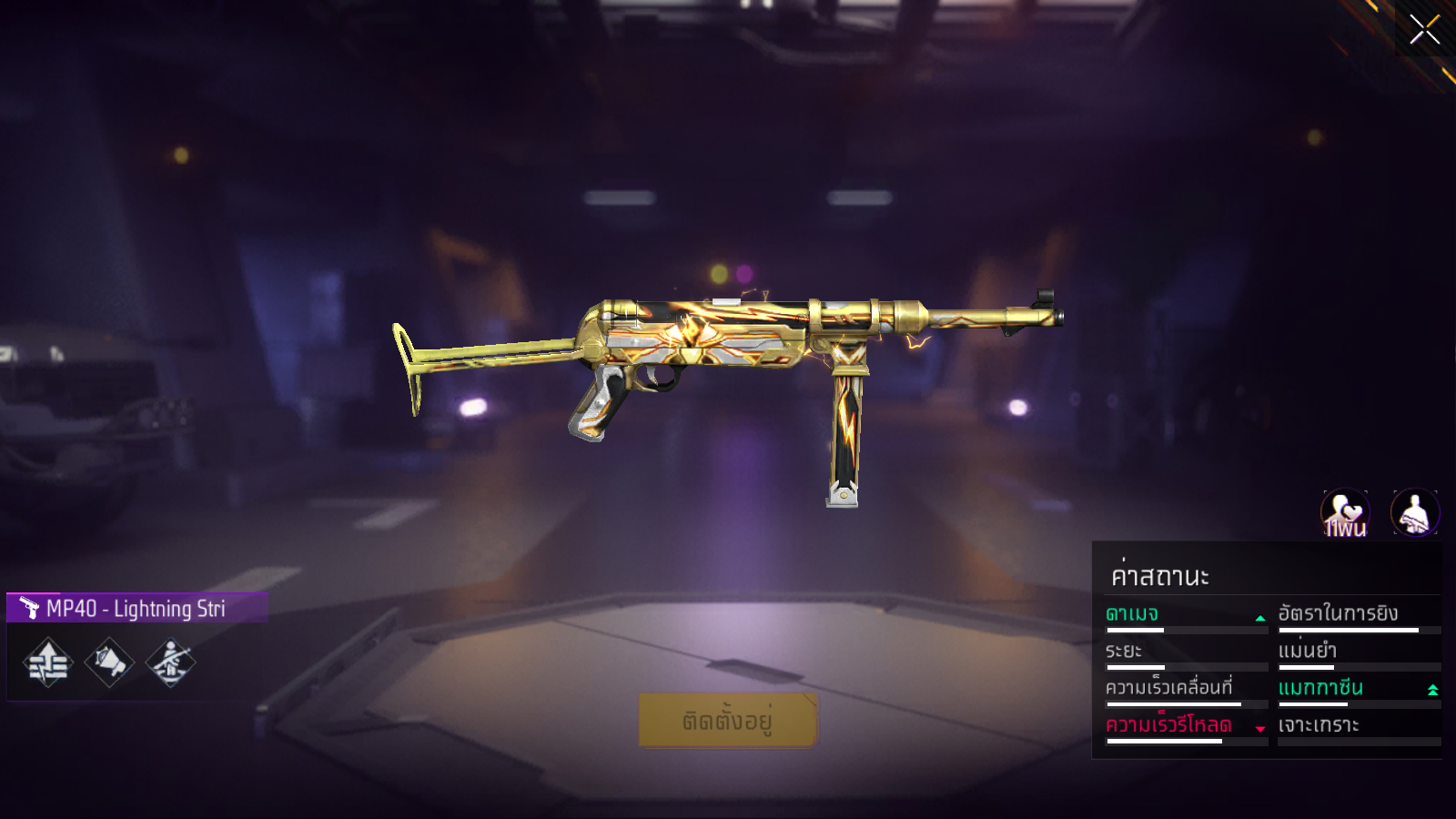Click the yellow ติดตั้งอยู่ equipped button
The height and width of the screenshot is (819, 1456).
pyautogui.click(x=728, y=720)
